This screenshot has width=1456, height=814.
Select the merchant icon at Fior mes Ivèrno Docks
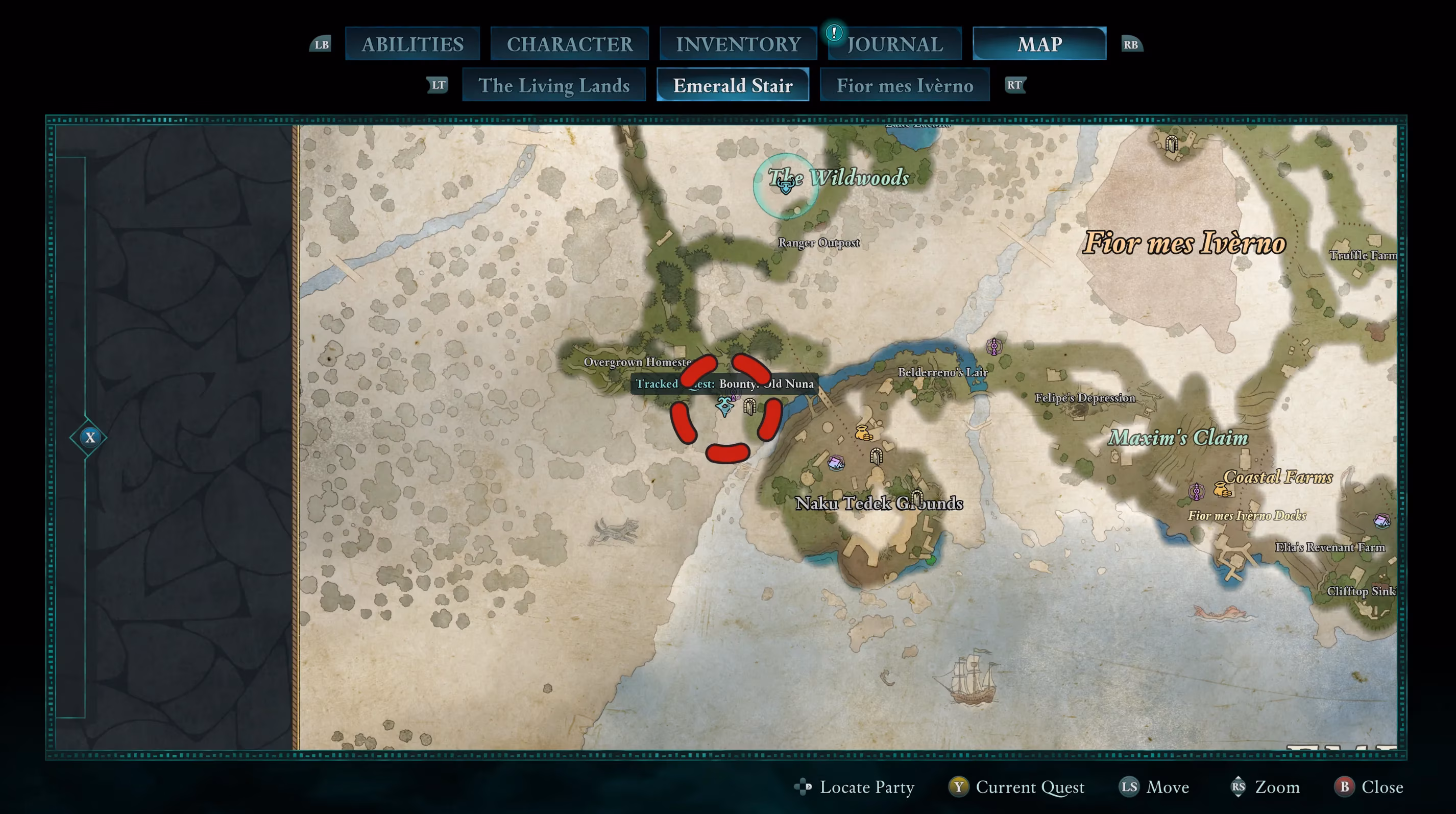click(x=1222, y=490)
